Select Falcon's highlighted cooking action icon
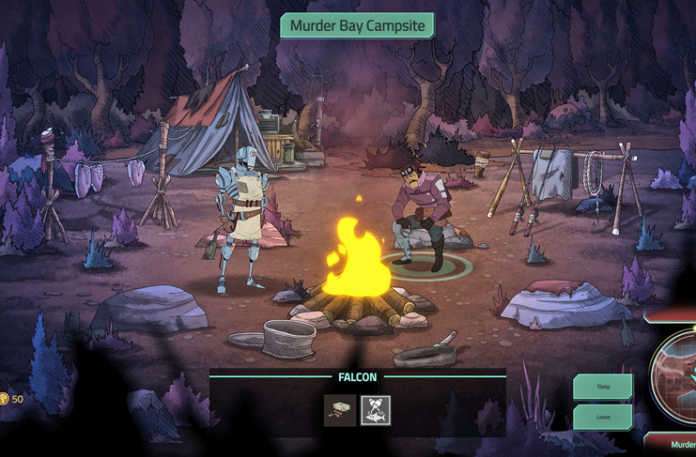Viewport: 696px width, 457px height. (x=376, y=410)
